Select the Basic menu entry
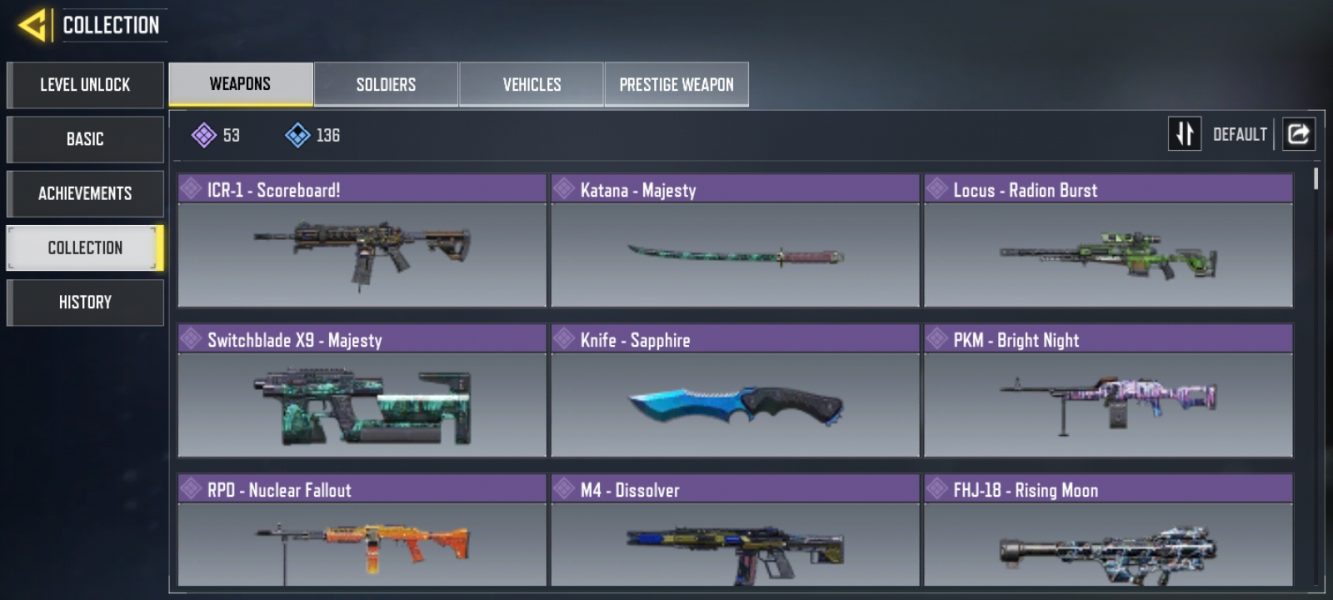 [85, 139]
